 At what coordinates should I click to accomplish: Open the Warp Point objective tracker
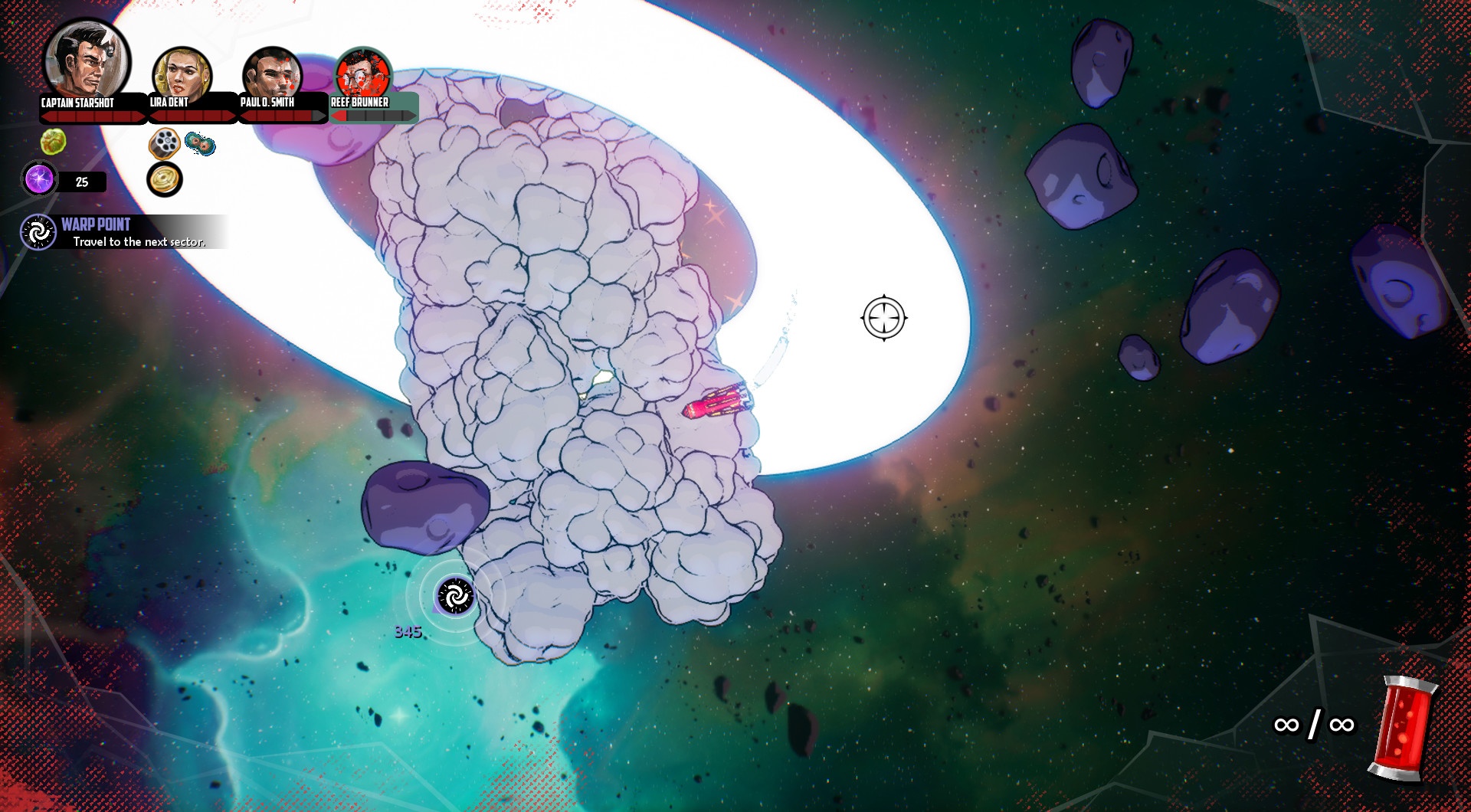pyautogui.click(x=123, y=232)
